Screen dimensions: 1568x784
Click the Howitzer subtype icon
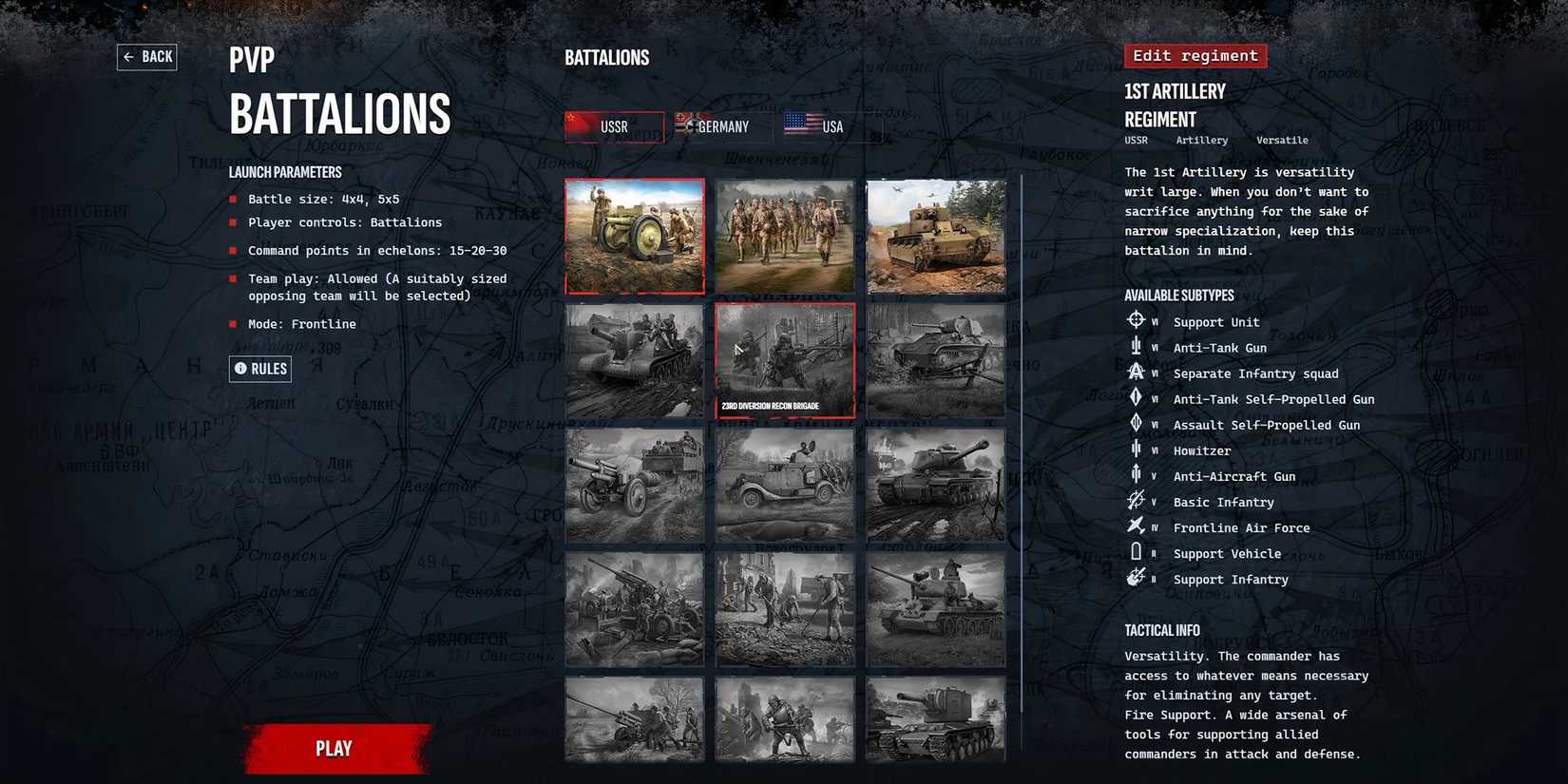point(1137,449)
